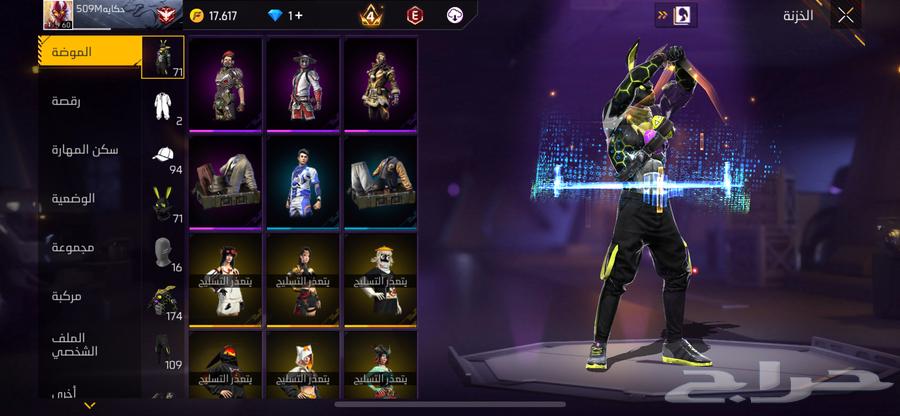This screenshot has width=900, height=416.
Task: Pick the black bunny mask subcategory
Action: tap(163, 204)
